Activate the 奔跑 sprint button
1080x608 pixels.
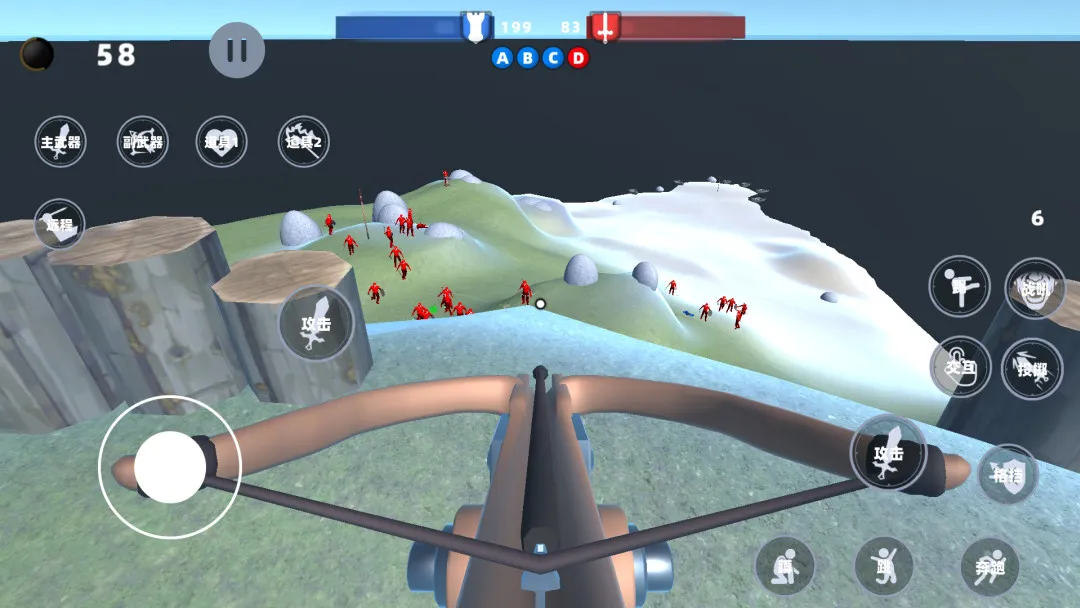click(x=989, y=566)
